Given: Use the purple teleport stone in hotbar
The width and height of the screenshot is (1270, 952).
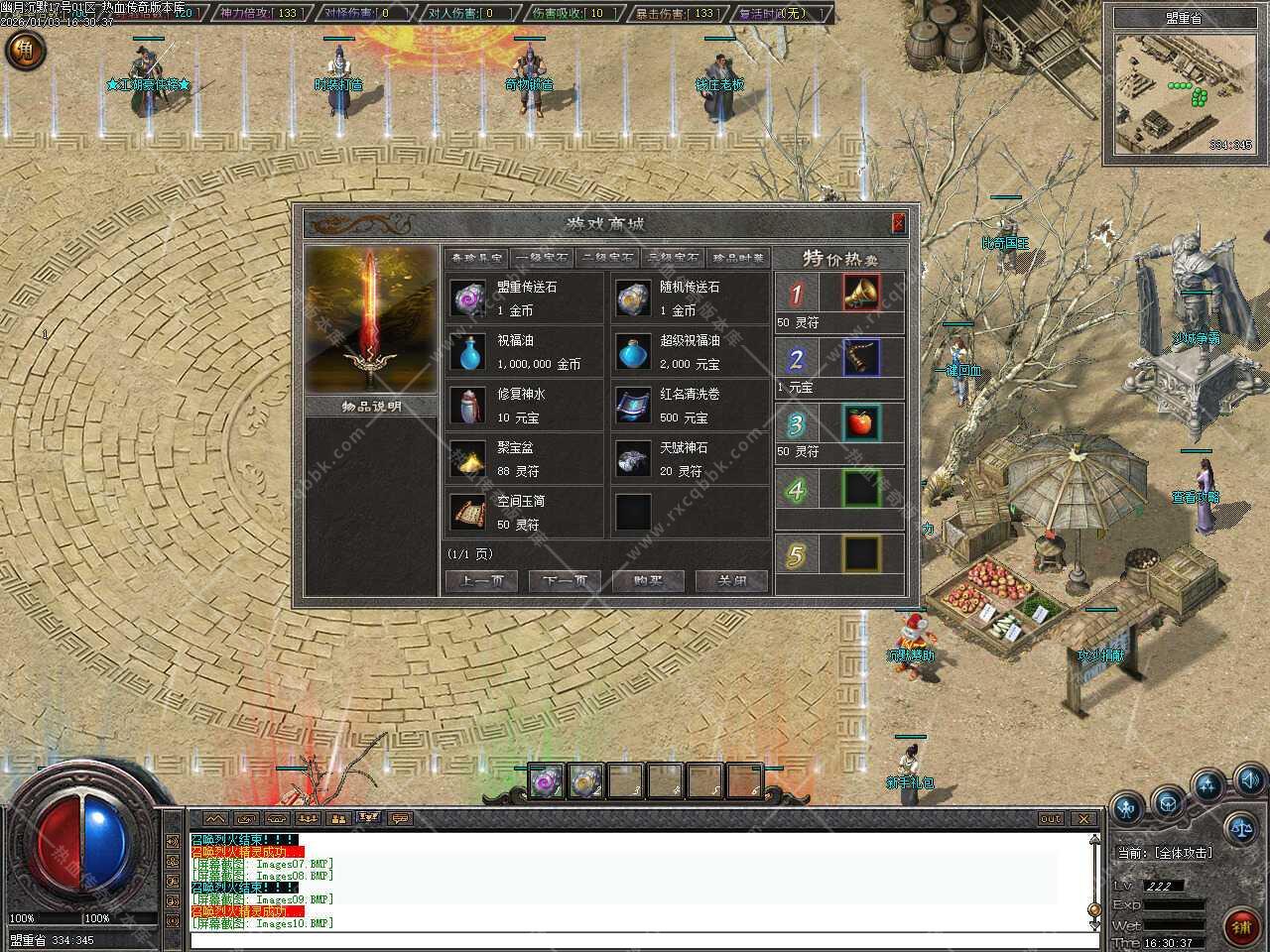Looking at the screenshot, I should 546,782.
